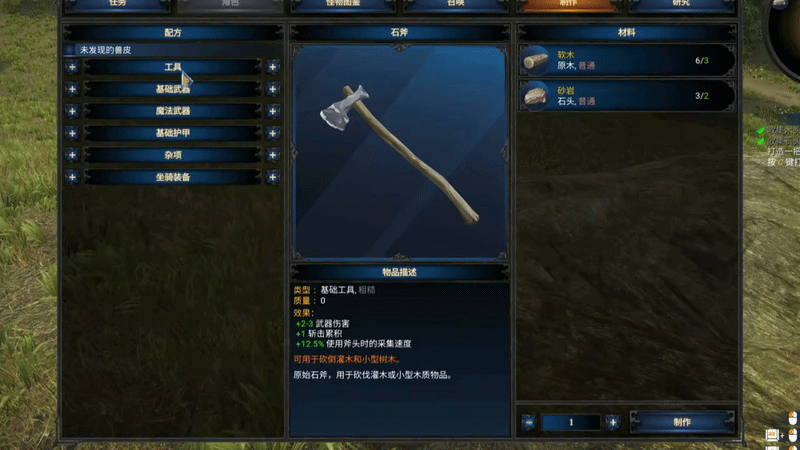Select the 制作 tab
The width and height of the screenshot is (800, 450).
coord(566,5)
